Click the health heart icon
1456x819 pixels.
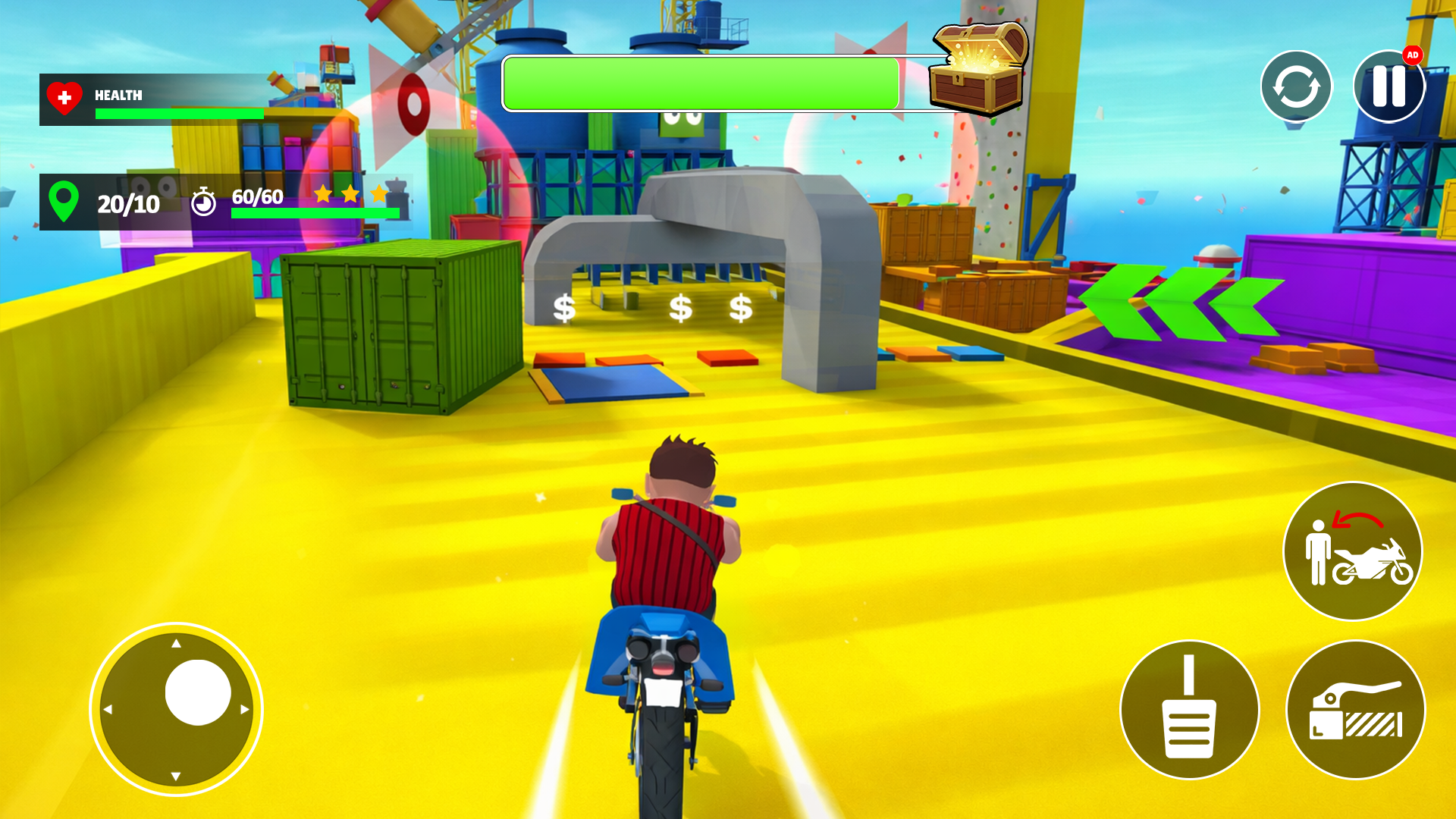click(64, 96)
